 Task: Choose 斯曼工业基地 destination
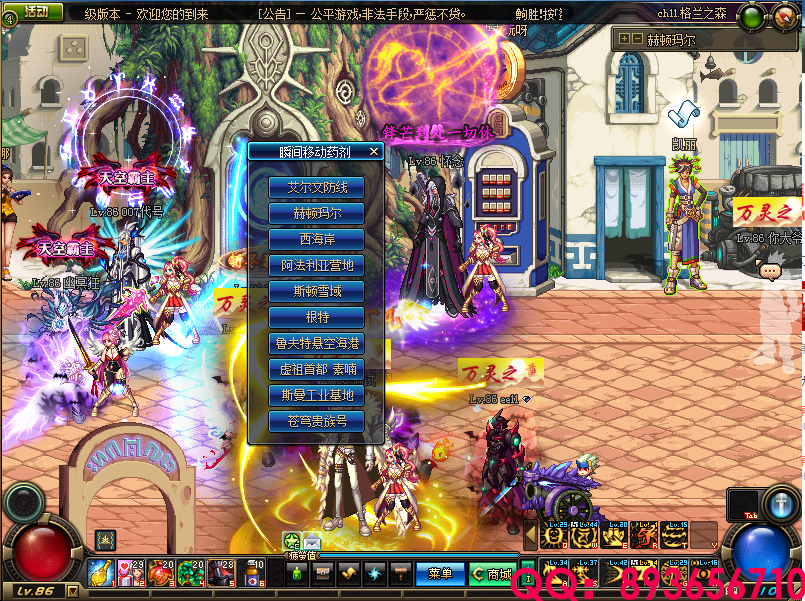pos(316,395)
